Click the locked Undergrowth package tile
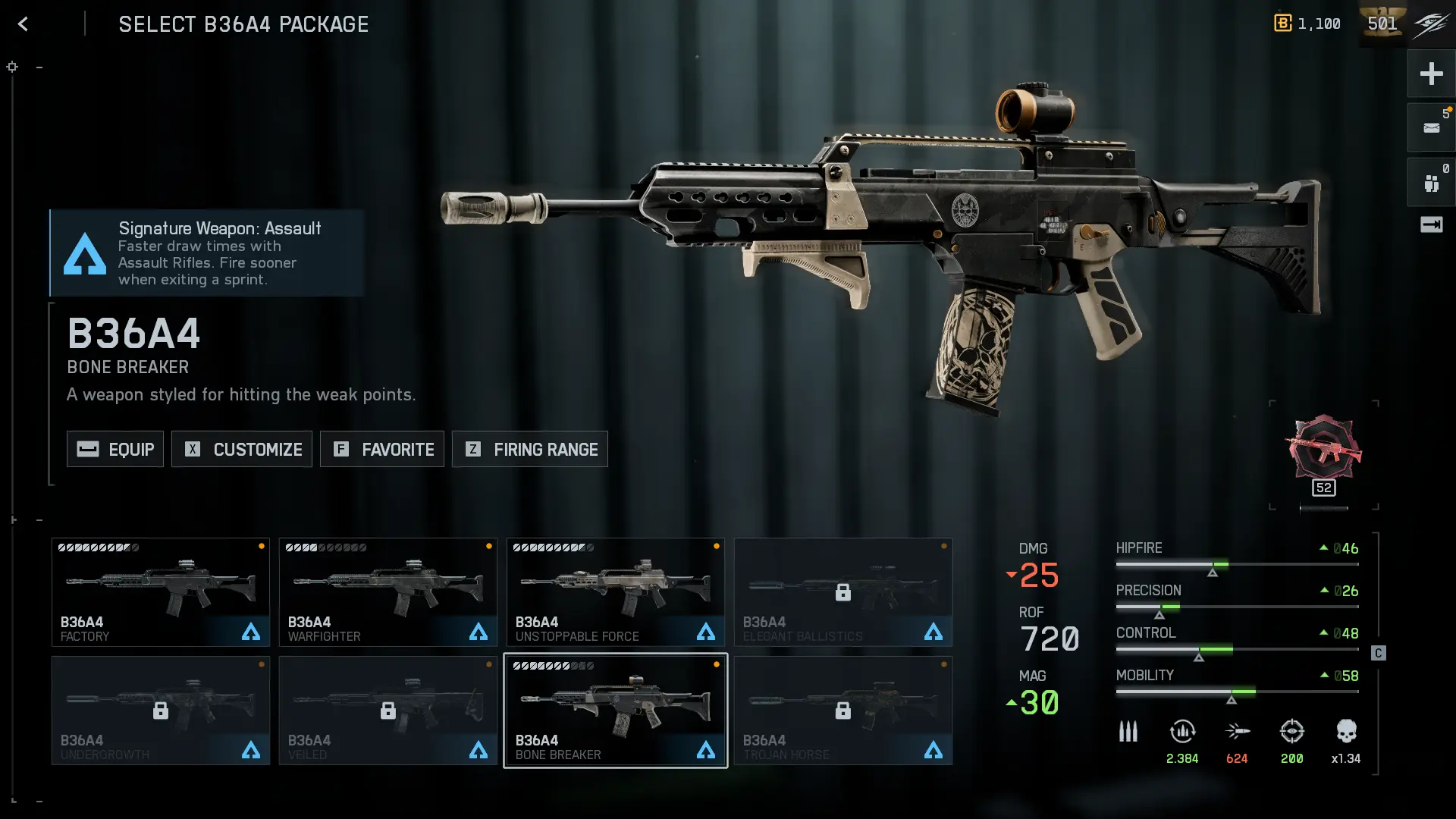Image resolution: width=1456 pixels, height=819 pixels. point(161,711)
